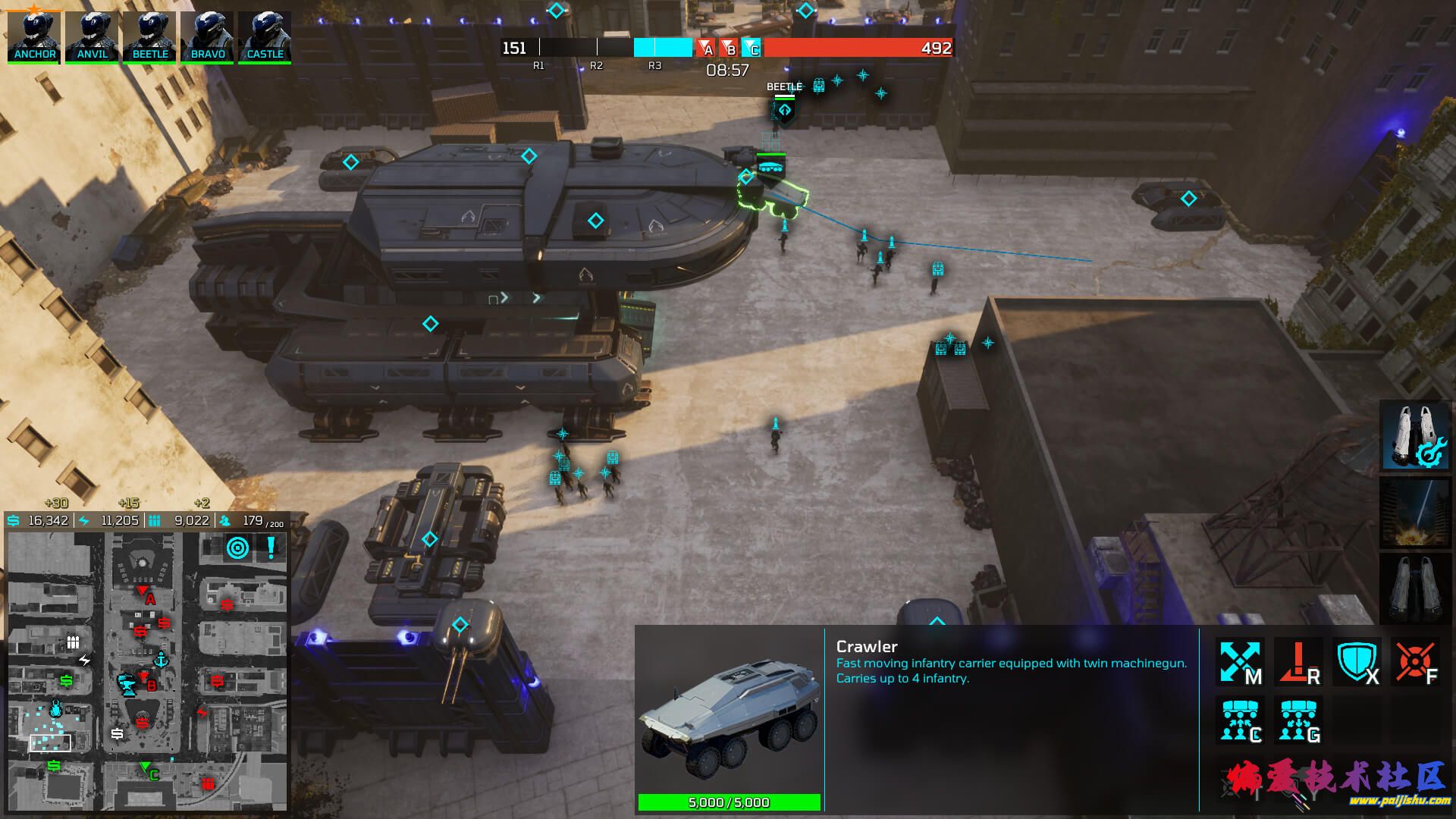The width and height of the screenshot is (1456, 819).
Task: Use the drop pod repair ability
Action: tap(1414, 436)
